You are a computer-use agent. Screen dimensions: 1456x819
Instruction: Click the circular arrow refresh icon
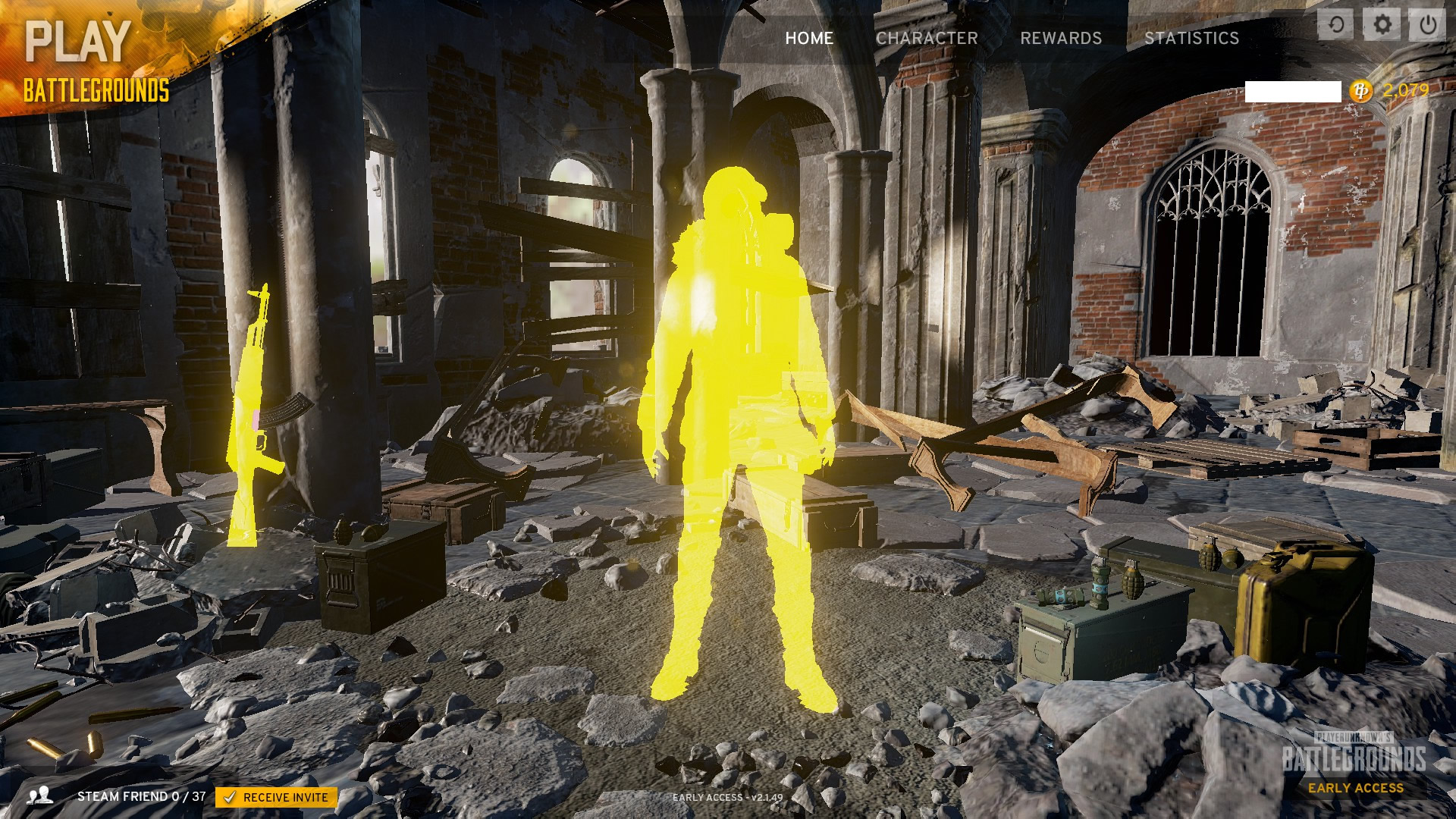point(1336,25)
